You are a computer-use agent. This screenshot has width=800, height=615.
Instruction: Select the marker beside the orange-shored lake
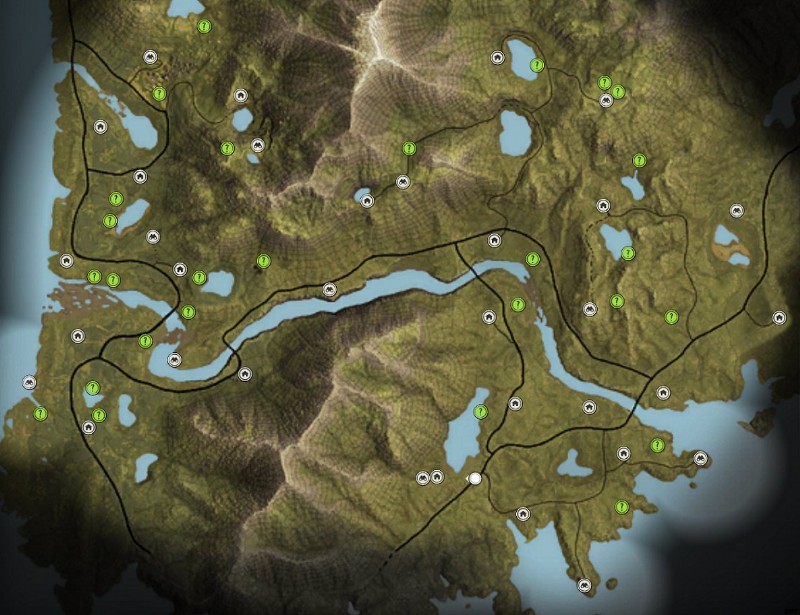(737, 211)
